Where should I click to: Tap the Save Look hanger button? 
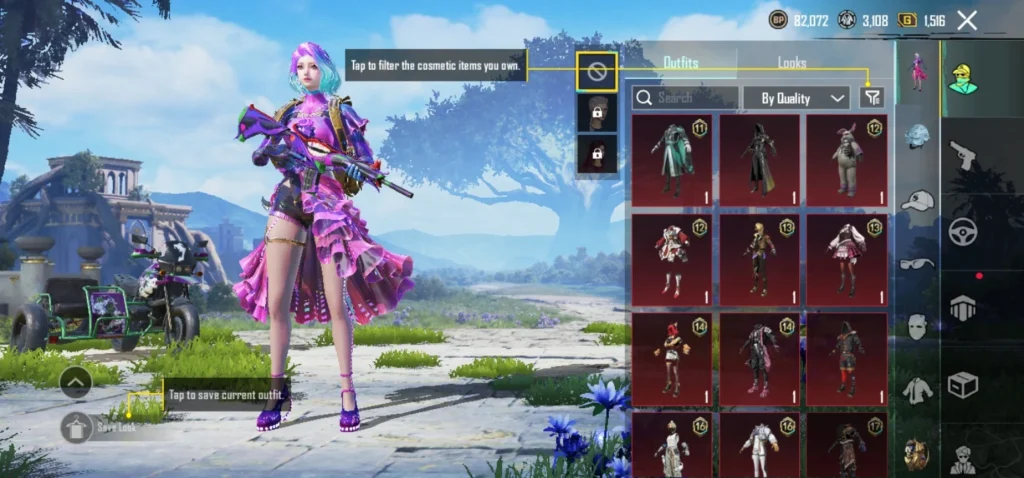[77, 427]
